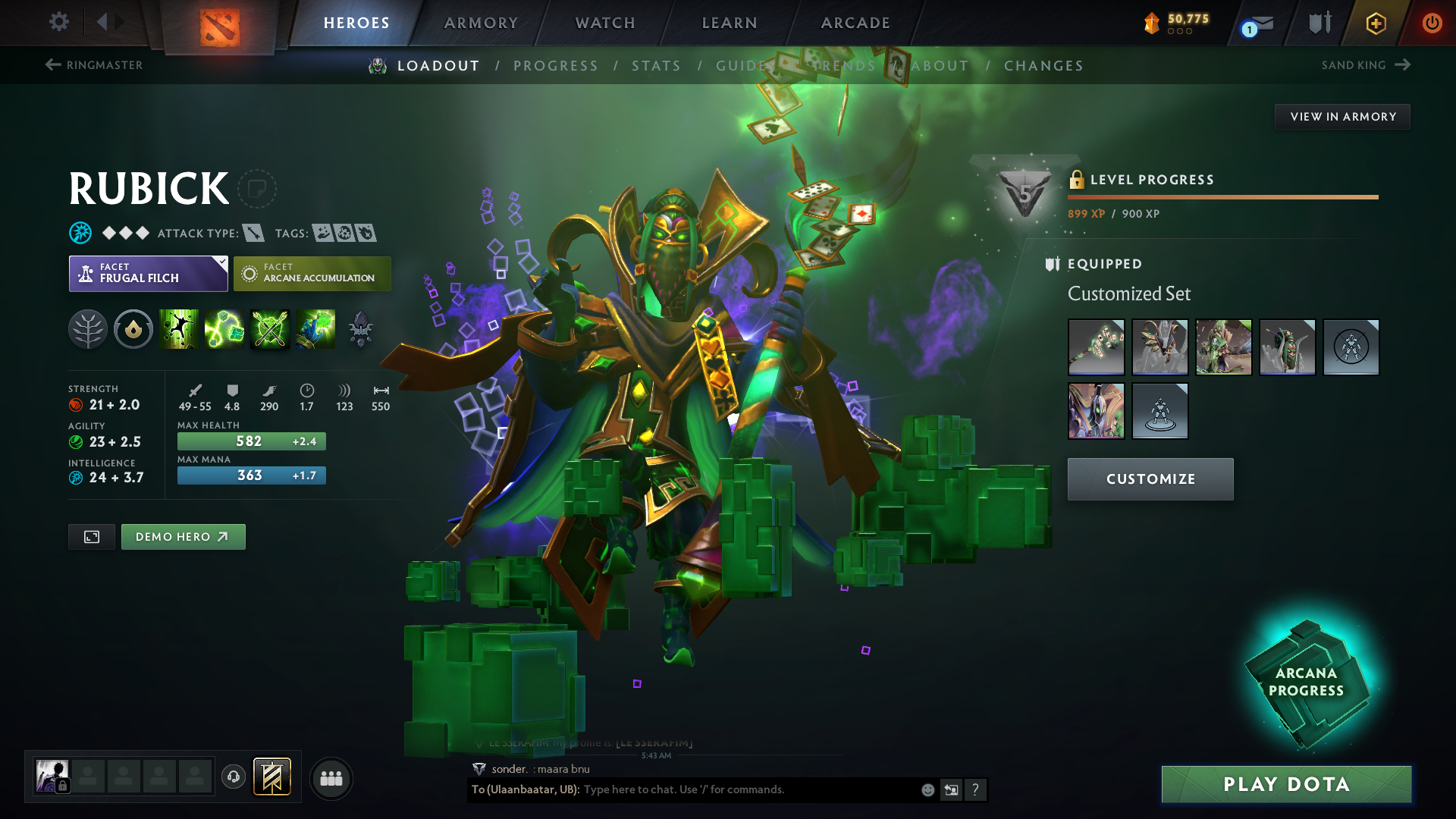Open the Fade Bolt ability icon

[224, 328]
